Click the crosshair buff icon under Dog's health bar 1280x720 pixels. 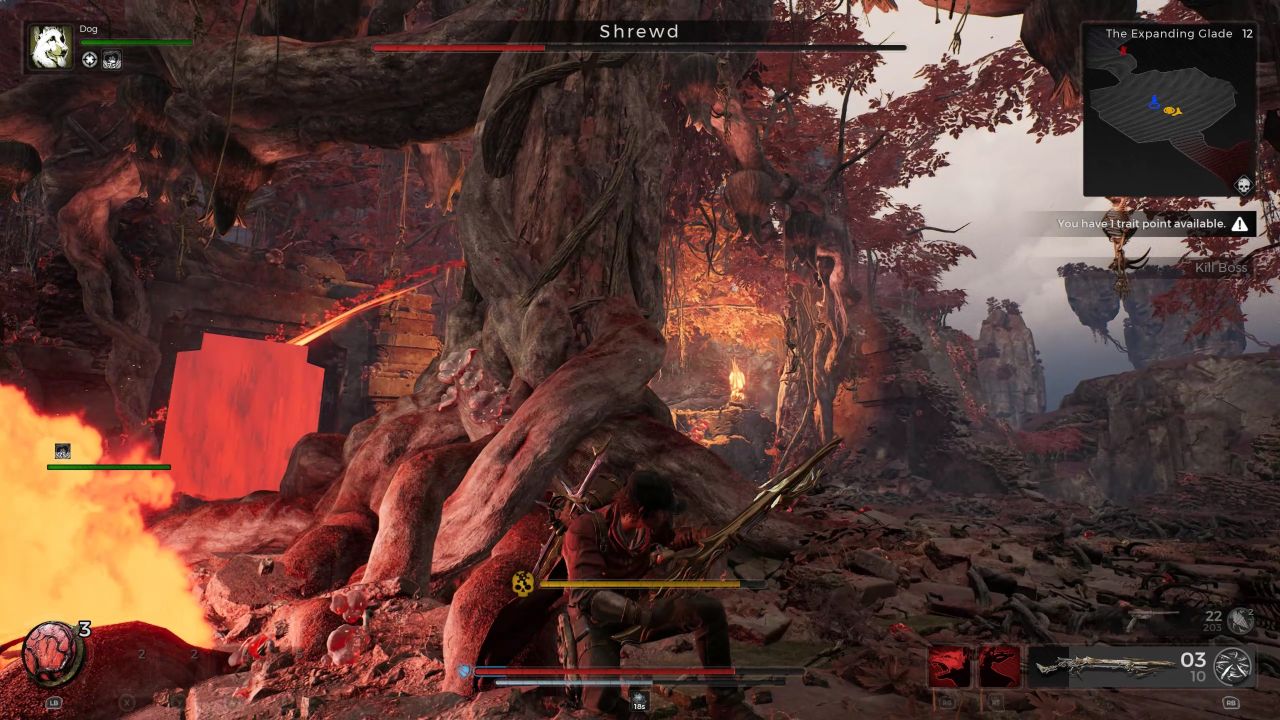click(x=90, y=60)
